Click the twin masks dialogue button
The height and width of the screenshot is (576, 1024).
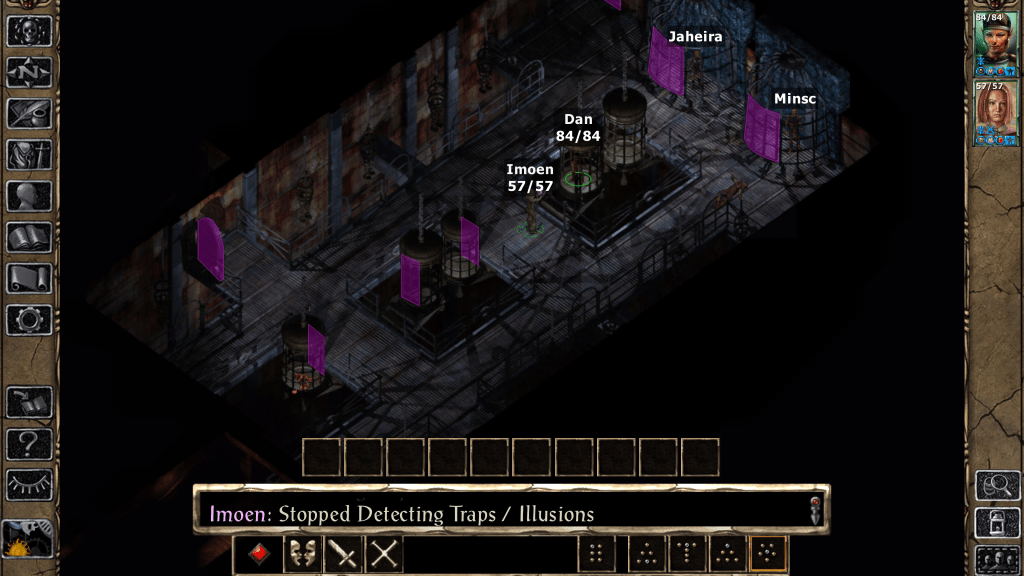click(x=300, y=554)
